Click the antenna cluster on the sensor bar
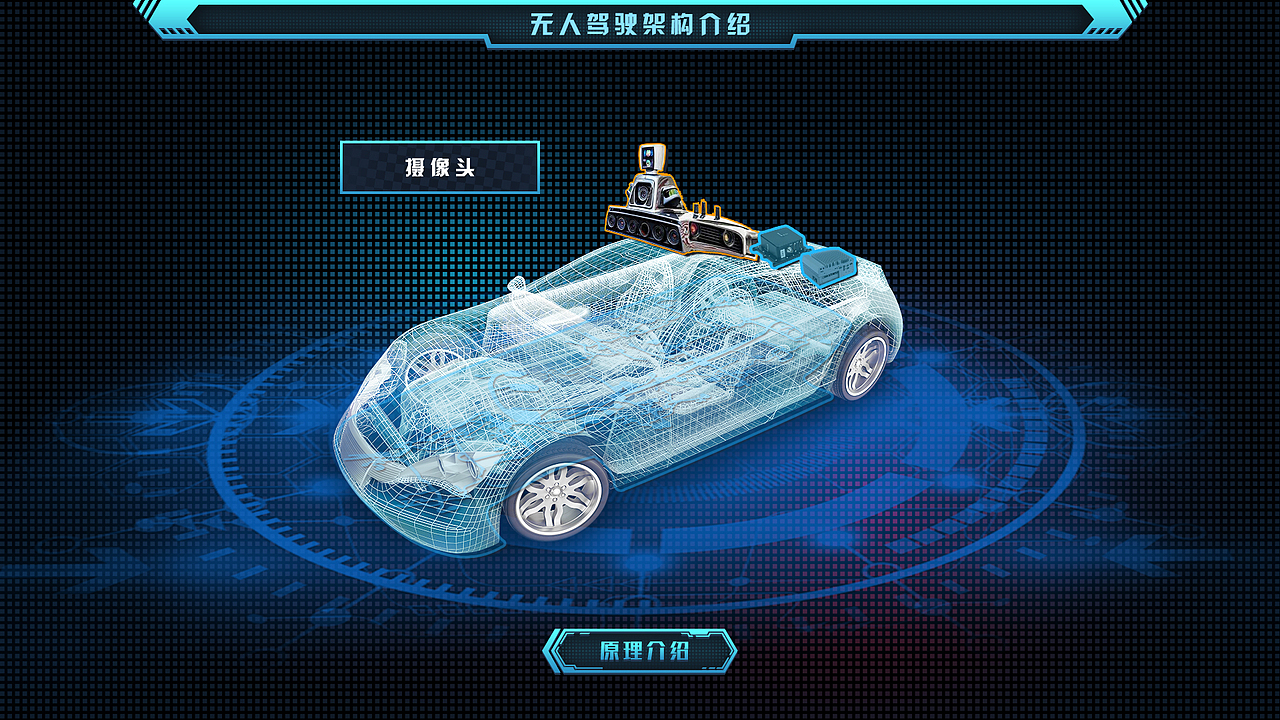 (x=704, y=212)
